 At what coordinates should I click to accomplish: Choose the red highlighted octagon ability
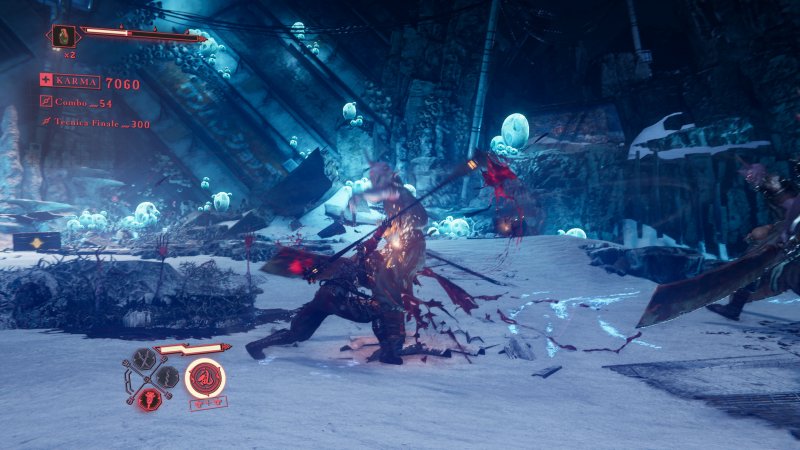click(x=150, y=397)
